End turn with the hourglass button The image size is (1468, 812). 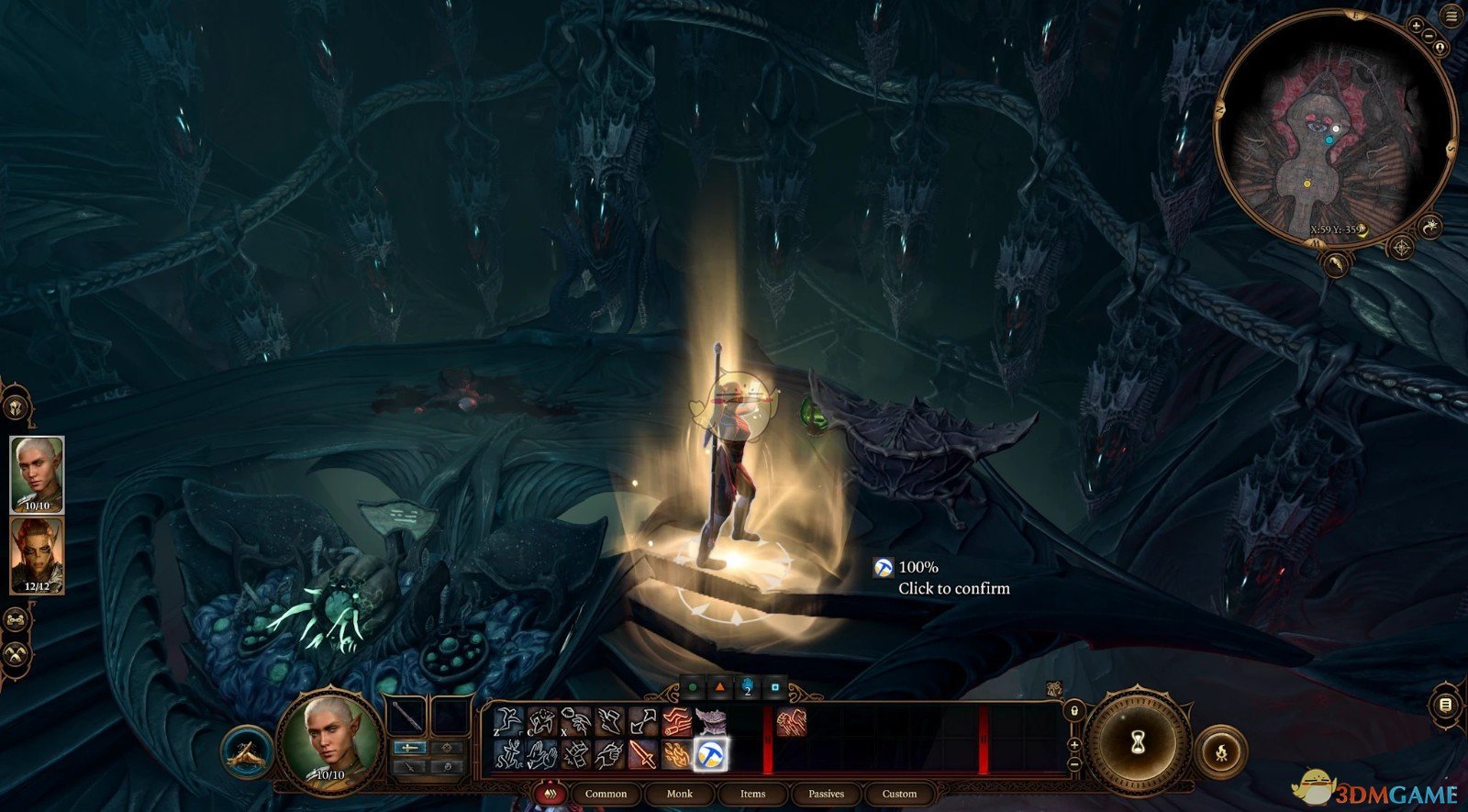click(1138, 740)
